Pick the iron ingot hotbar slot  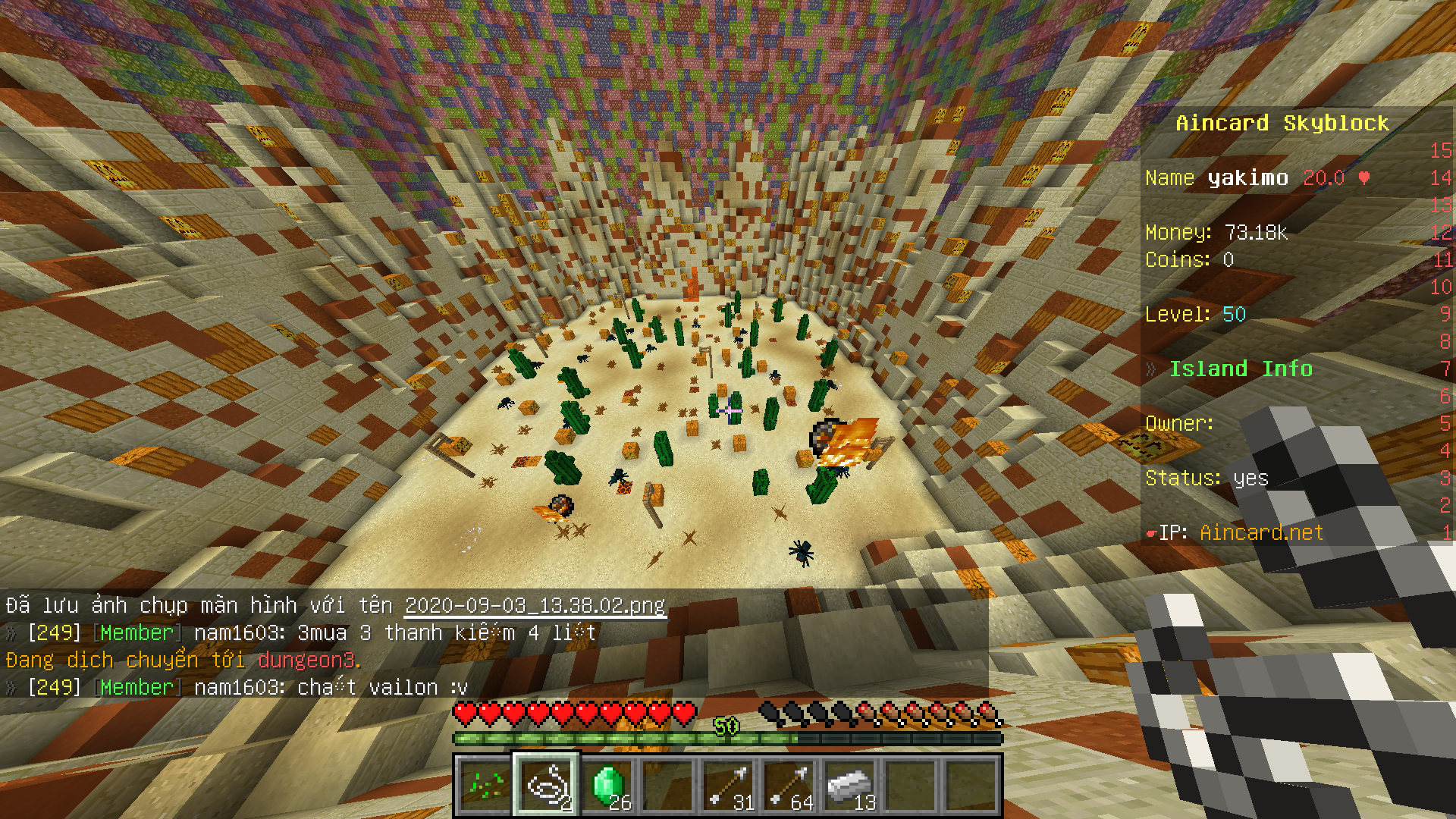pos(850,786)
